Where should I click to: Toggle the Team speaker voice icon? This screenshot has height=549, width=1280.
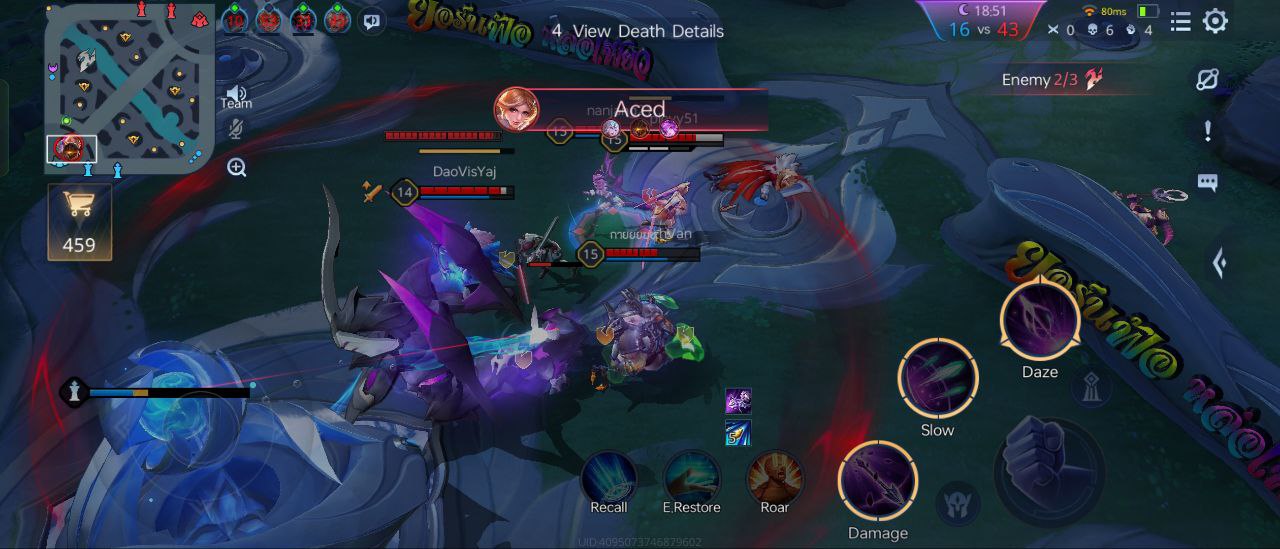pos(236,94)
